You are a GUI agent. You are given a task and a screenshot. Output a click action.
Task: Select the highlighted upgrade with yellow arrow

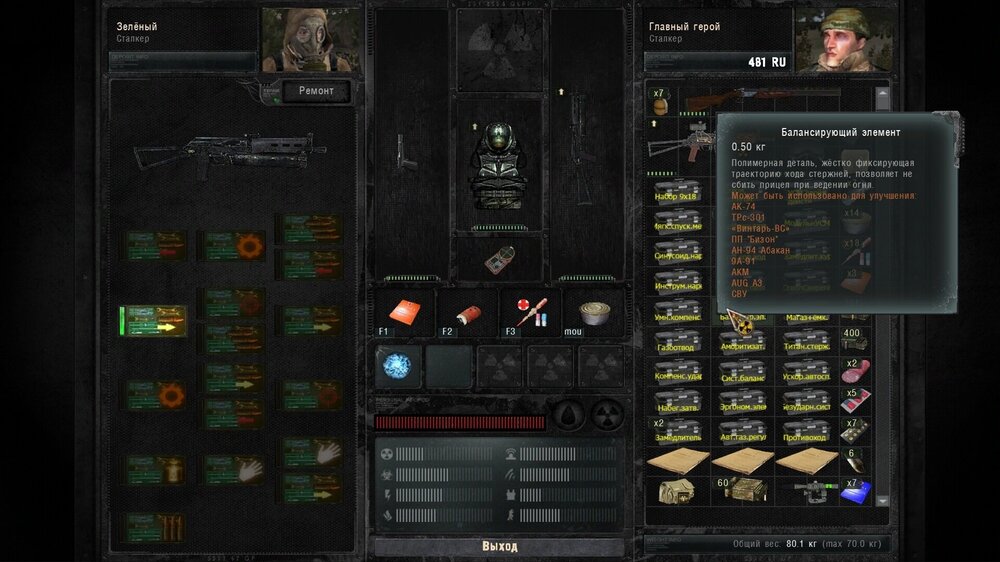(x=154, y=321)
